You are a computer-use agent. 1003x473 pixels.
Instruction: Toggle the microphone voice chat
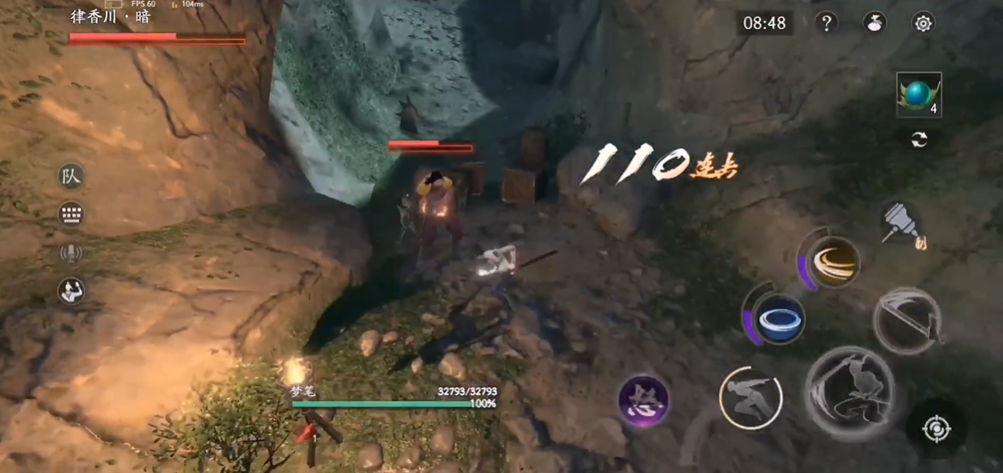pos(71,253)
